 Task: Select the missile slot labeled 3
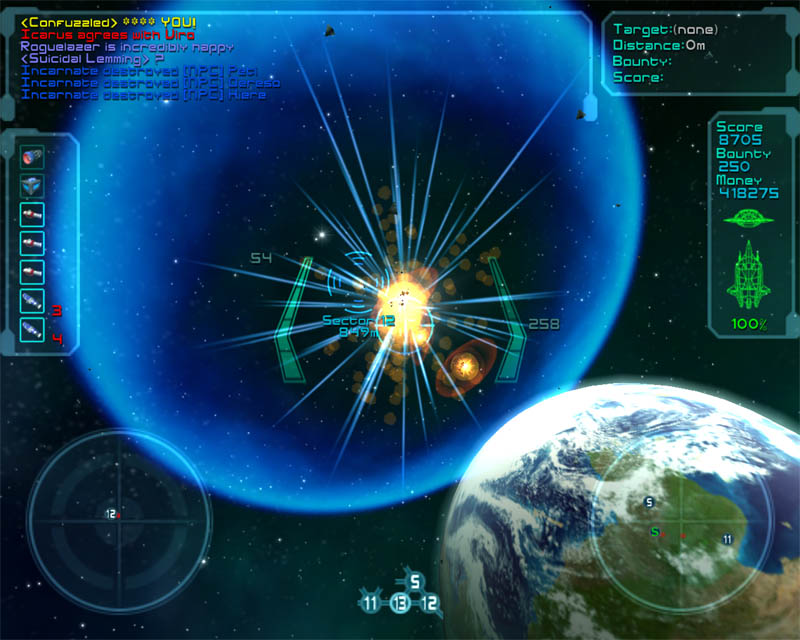(31, 302)
